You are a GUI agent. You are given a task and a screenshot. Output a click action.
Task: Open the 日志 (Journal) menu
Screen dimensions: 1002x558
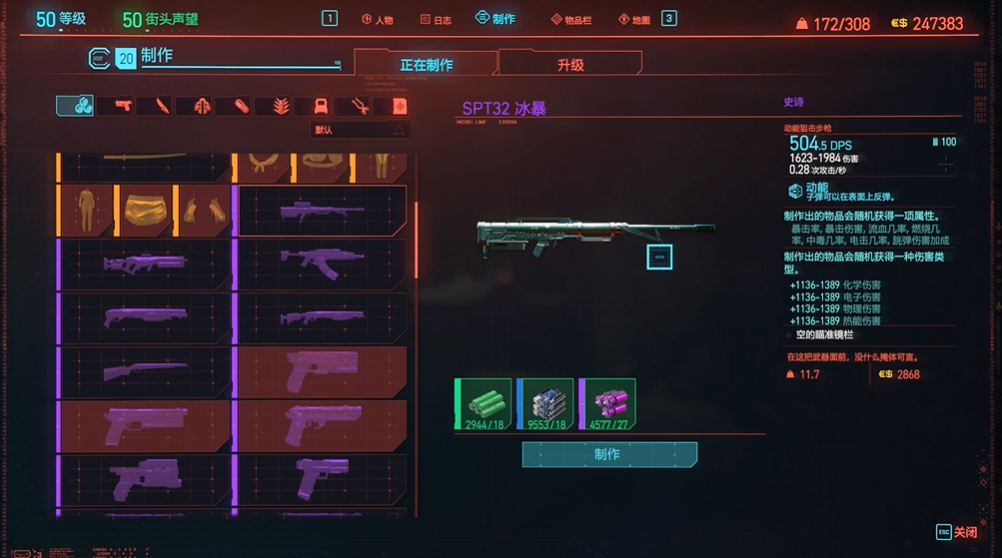[x=434, y=19]
